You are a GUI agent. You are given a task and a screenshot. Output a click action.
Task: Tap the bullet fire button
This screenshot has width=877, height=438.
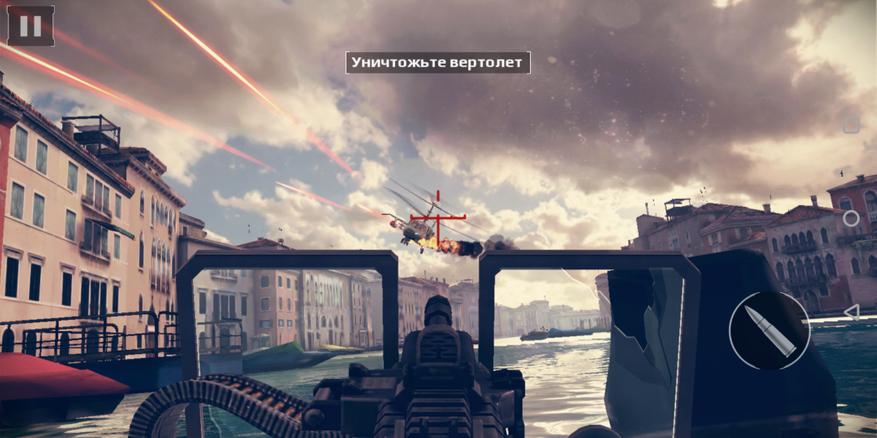pos(769,331)
